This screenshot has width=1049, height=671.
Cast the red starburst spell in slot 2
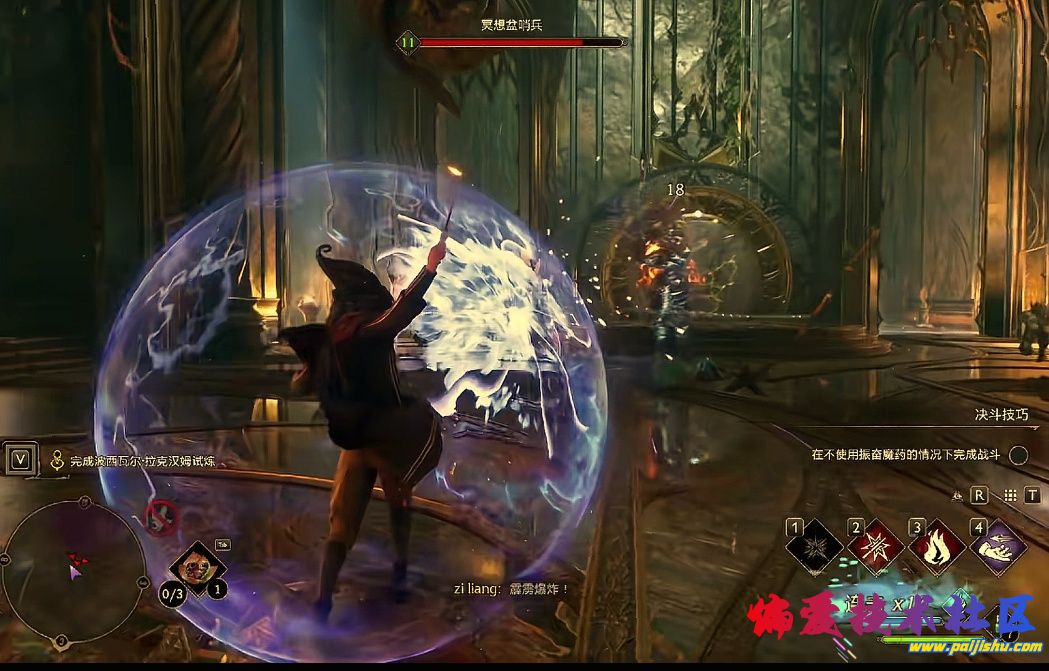coord(876,548)
